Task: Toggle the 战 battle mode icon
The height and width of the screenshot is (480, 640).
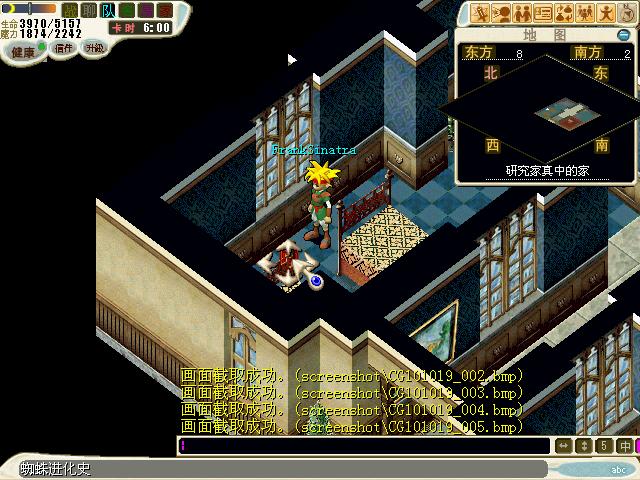Action: pyautogui.click(x=70, y=10)
